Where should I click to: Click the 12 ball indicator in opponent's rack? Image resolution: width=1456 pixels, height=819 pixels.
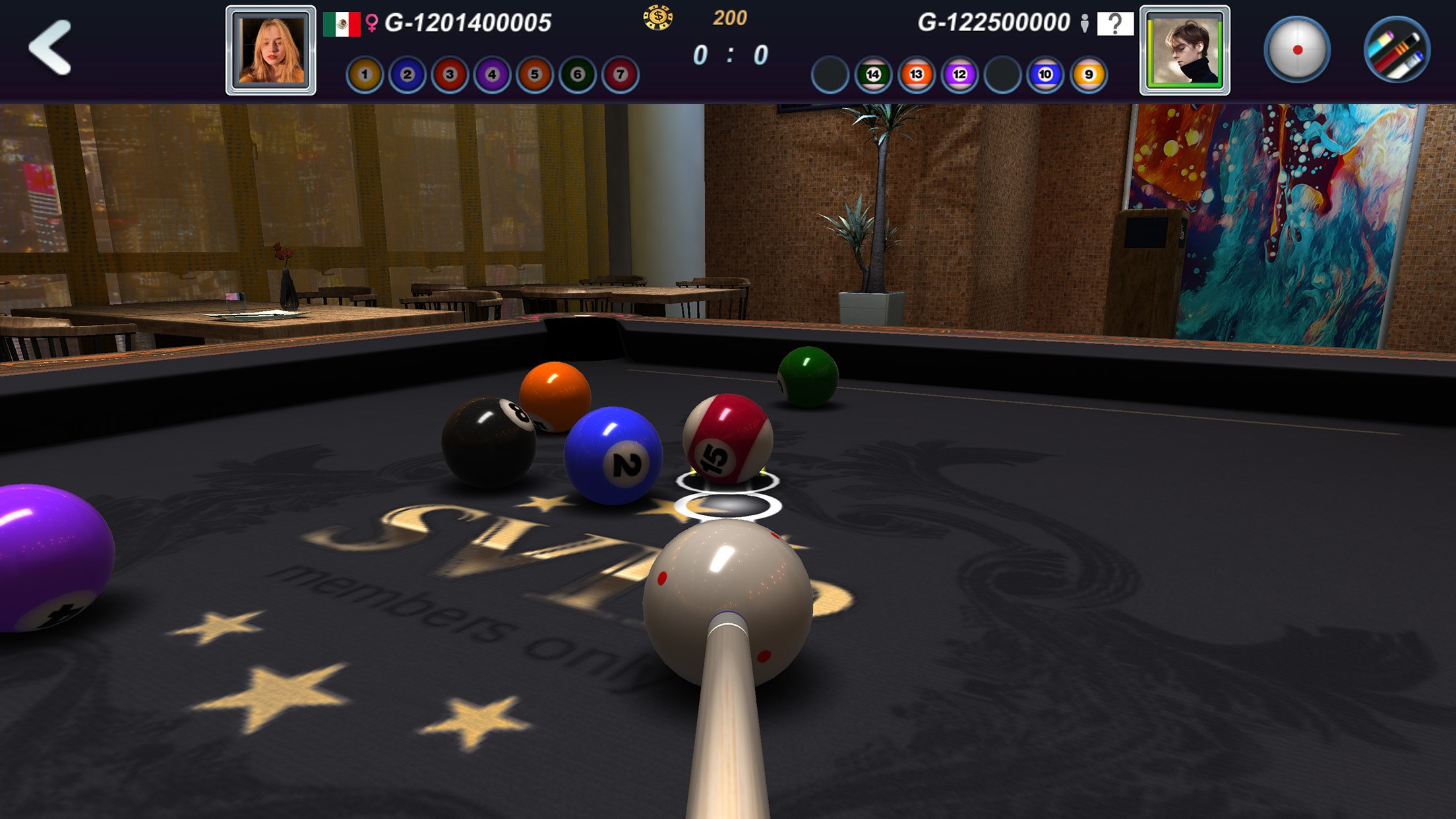click(961, 75)
